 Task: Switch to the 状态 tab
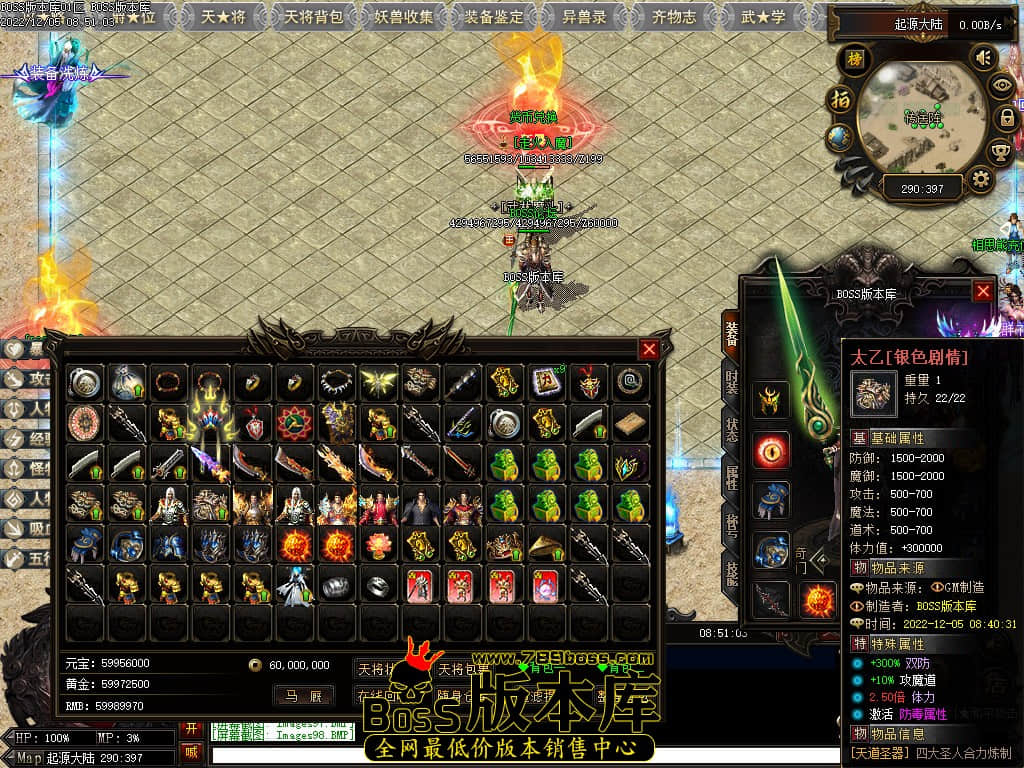tap(731, 433)
